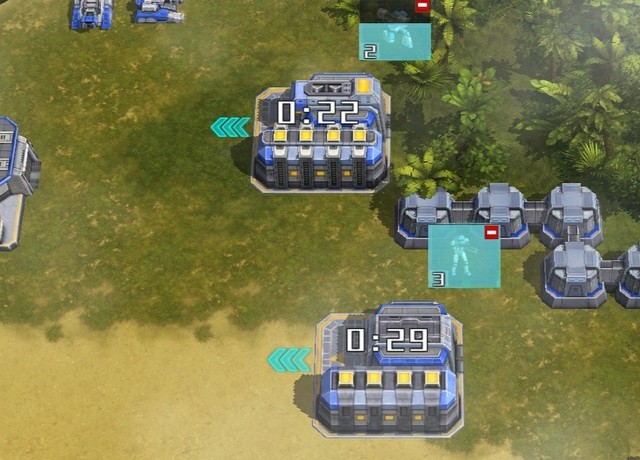This screenshot has width=640, height=460.
Task: Cancel the queued unit numbered 2 with its red minus
Action: (x=422, y=6)
